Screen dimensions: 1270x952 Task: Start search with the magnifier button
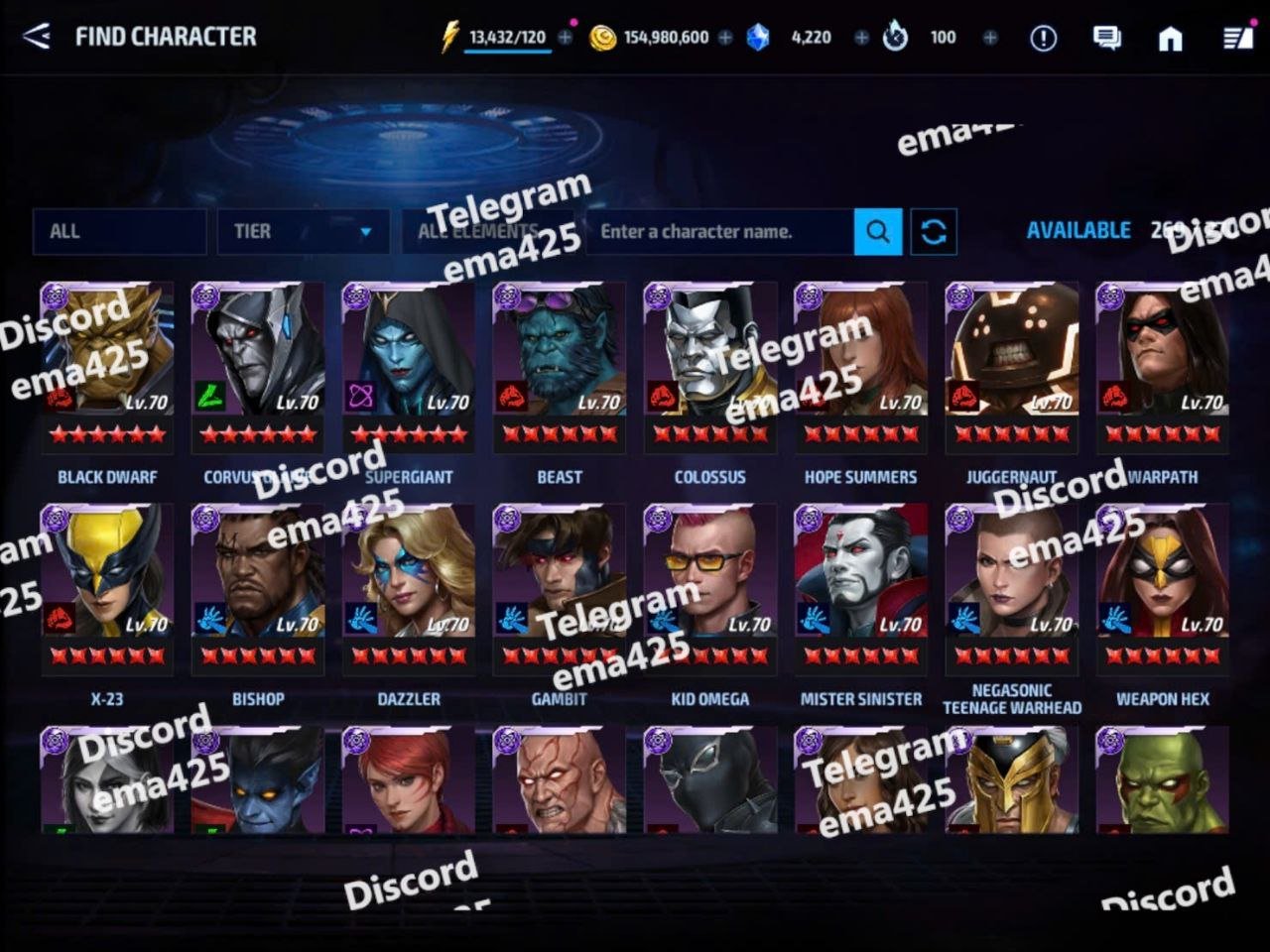pyautogui.click(x=878, y=231)
